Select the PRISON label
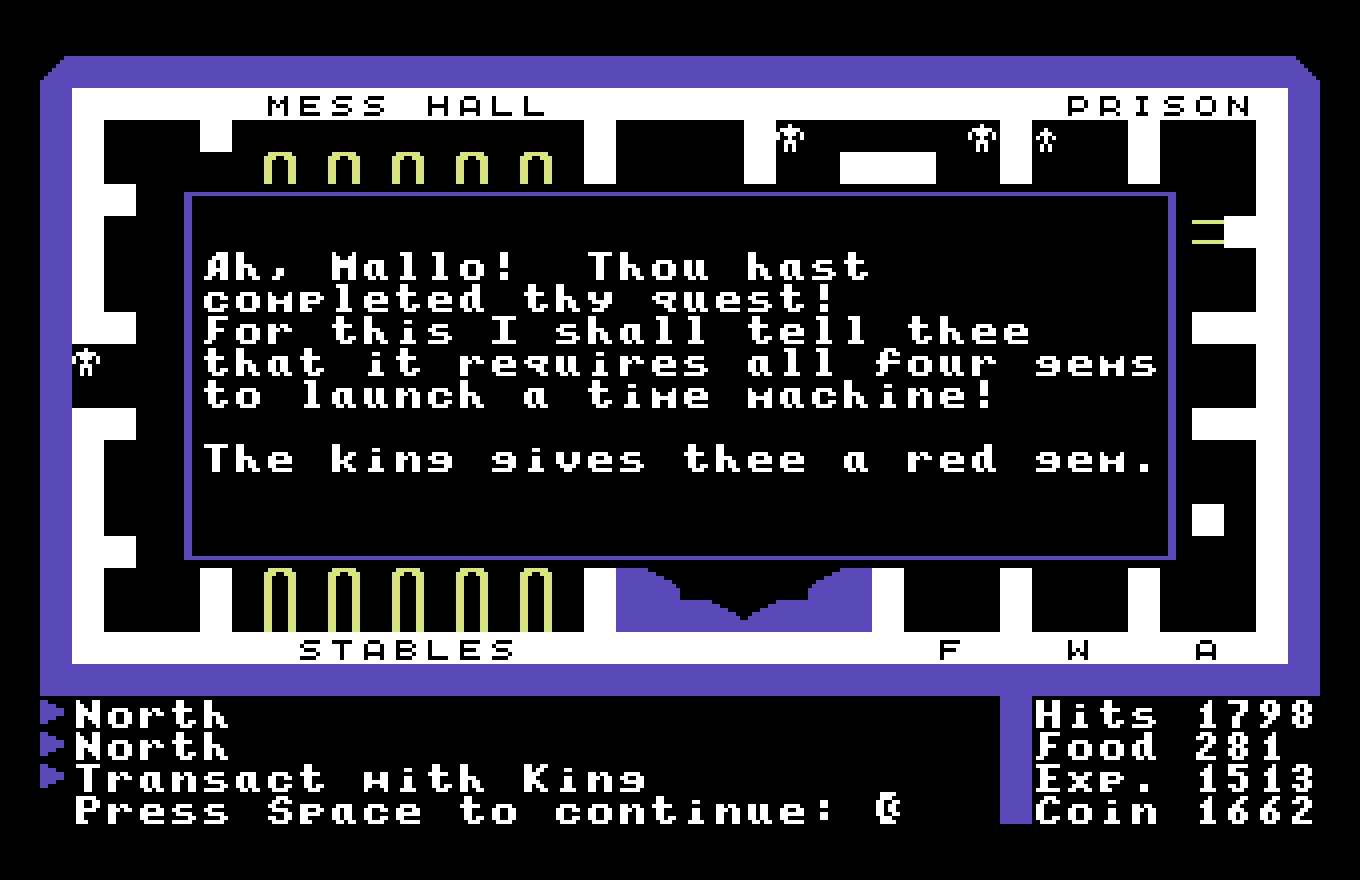This screenshot has height=880, width=1360. 1158,105
